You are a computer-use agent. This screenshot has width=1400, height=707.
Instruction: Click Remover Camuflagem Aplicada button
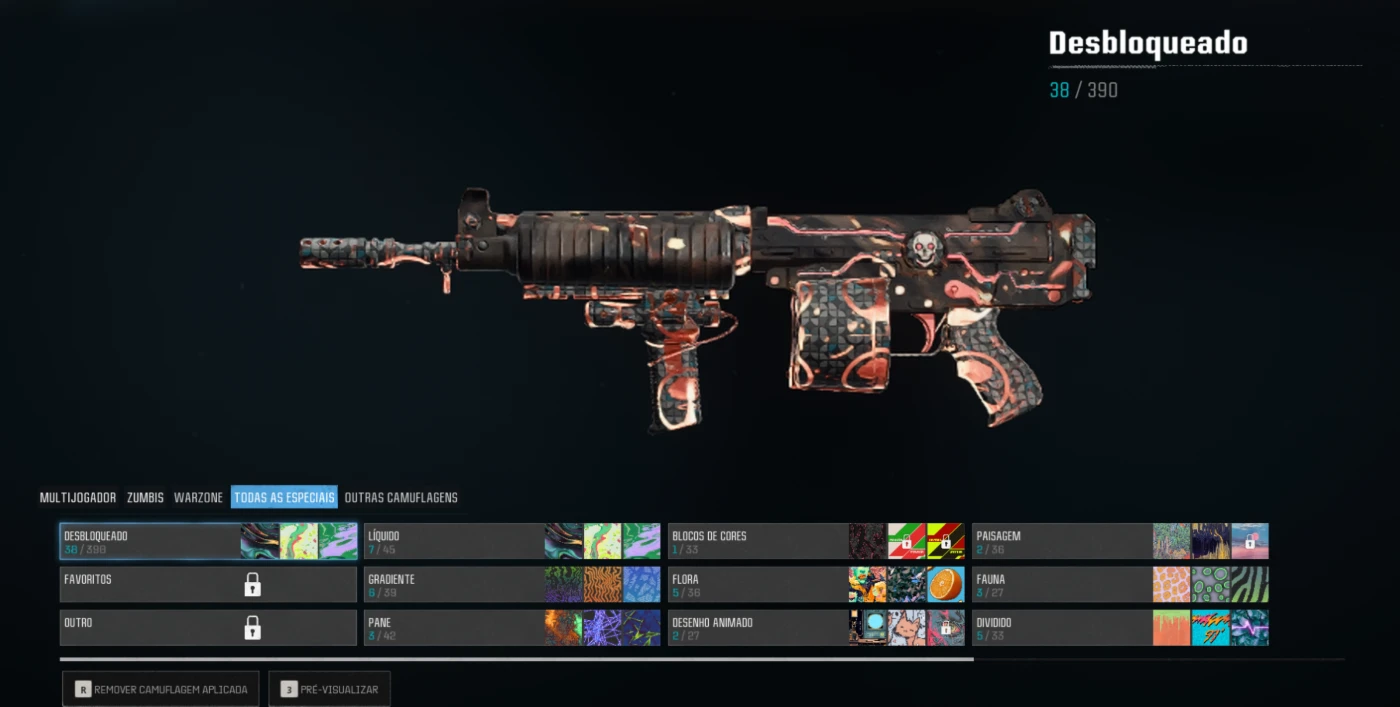[161, 689]
